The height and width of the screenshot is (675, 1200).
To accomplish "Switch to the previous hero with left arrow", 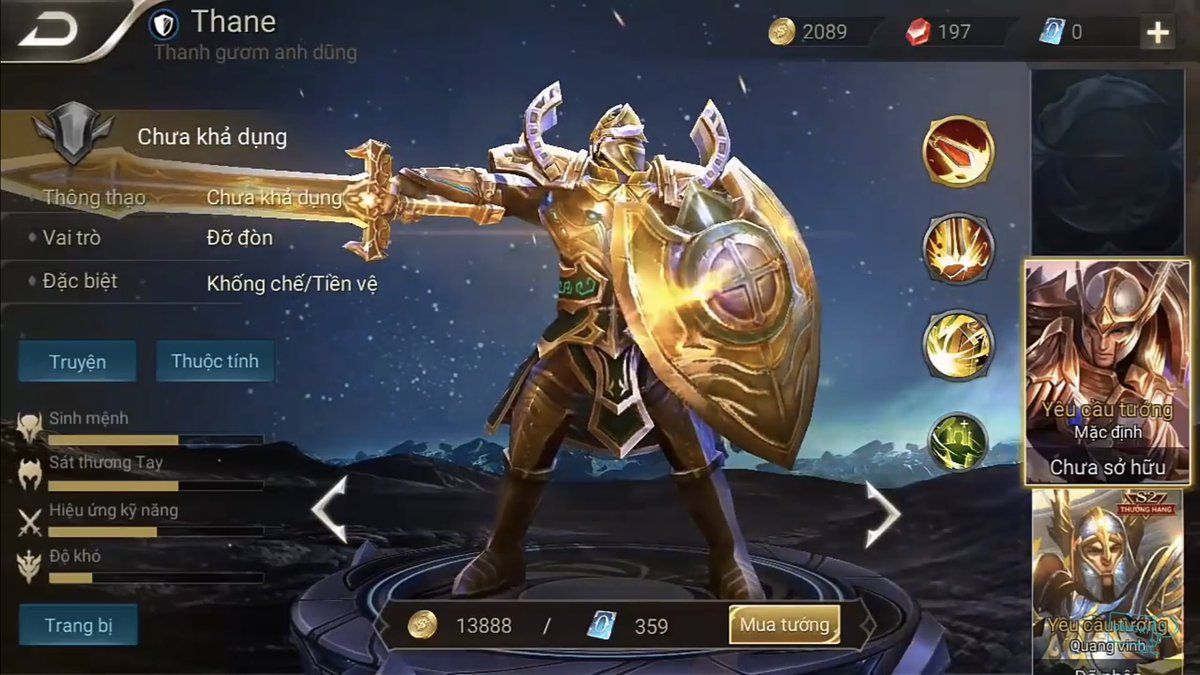I will [330, 510].
